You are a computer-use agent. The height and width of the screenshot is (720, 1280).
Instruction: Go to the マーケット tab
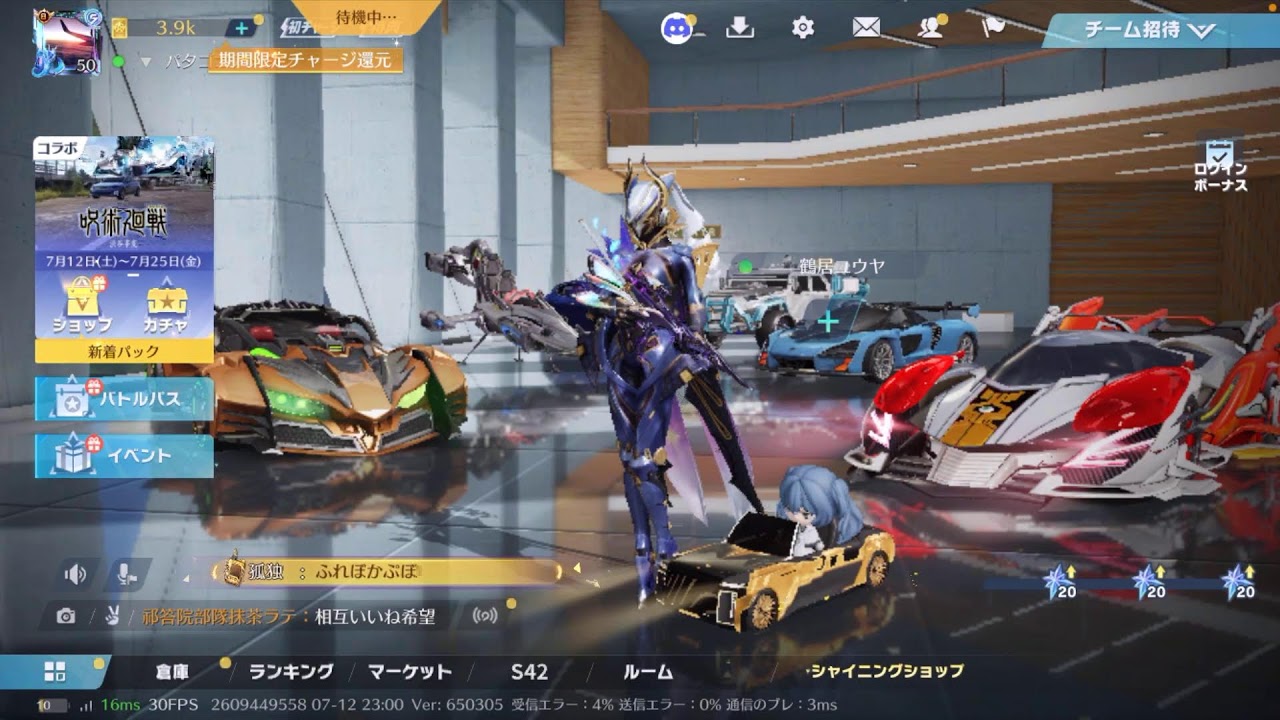pyautogui.click(x=410, y=672)
